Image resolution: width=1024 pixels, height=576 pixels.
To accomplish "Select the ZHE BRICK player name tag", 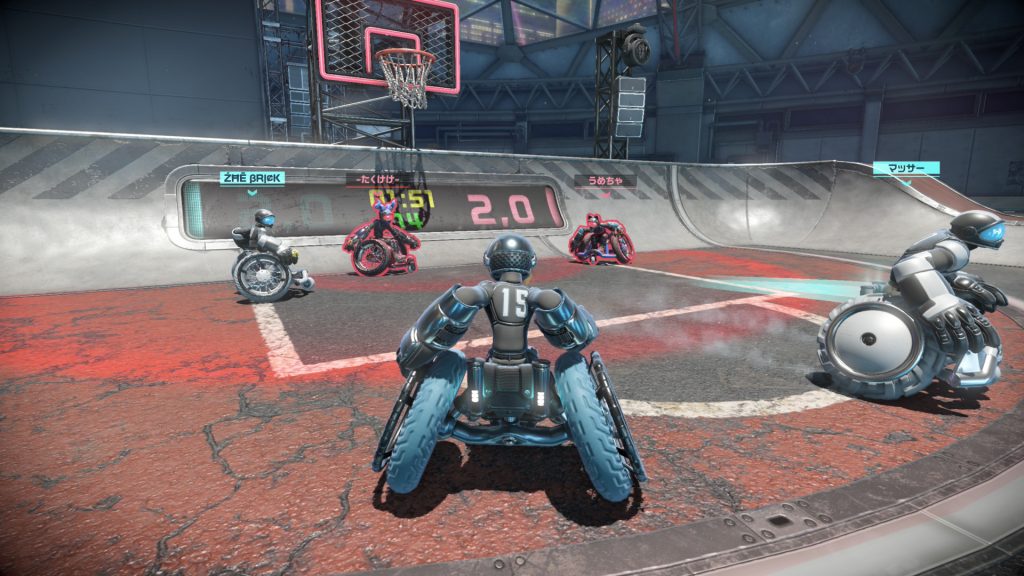I will point(252,178).
